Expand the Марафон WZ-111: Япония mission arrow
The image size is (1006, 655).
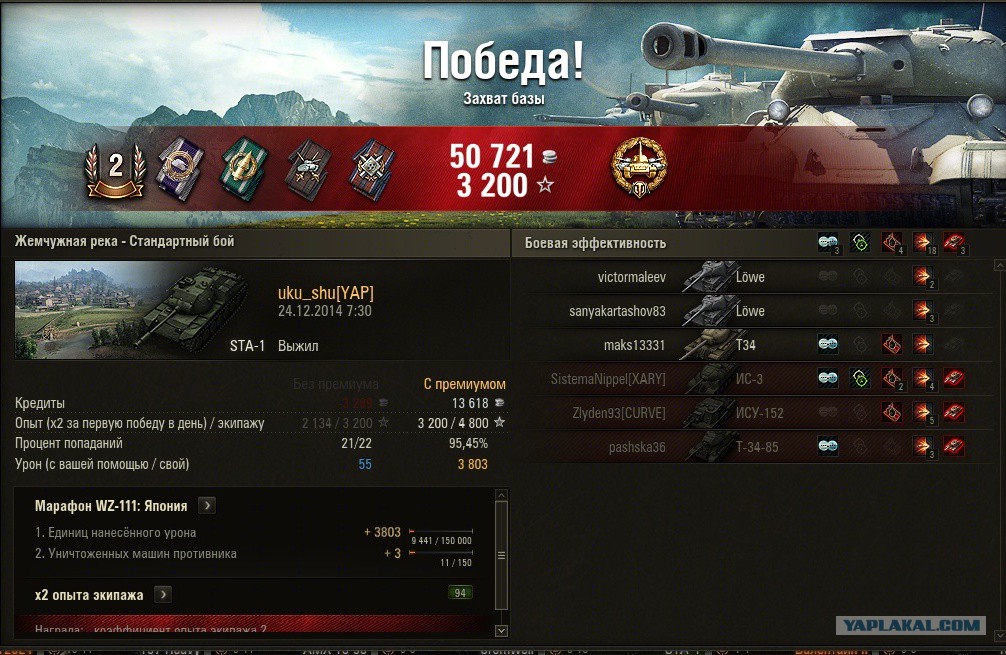click(206, 506)
